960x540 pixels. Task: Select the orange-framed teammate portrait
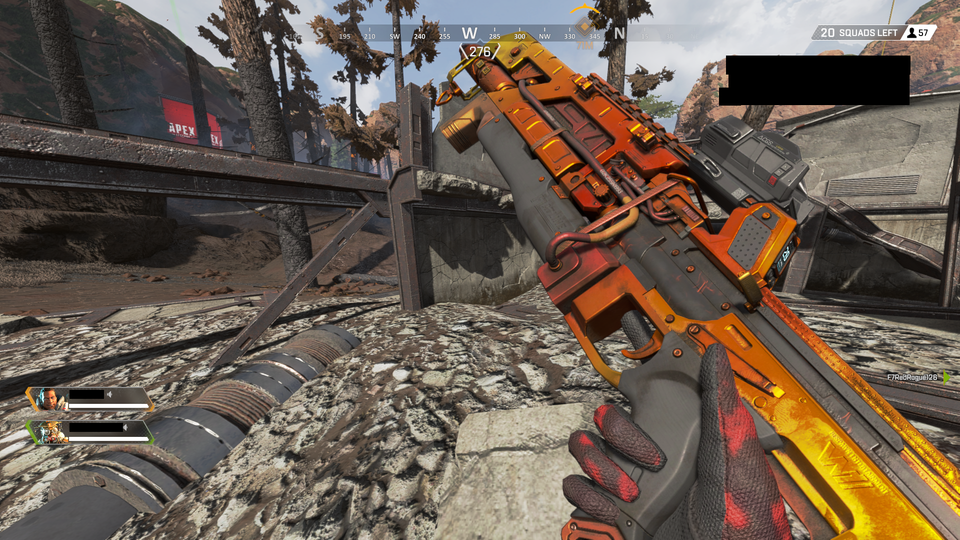[48, 400]
